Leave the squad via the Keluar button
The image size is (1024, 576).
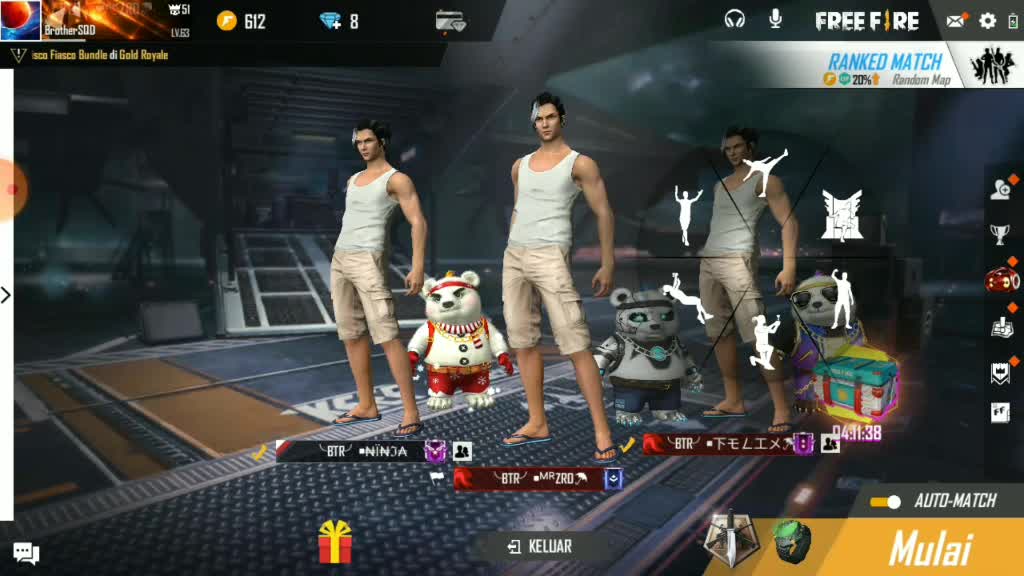(540, 546)
